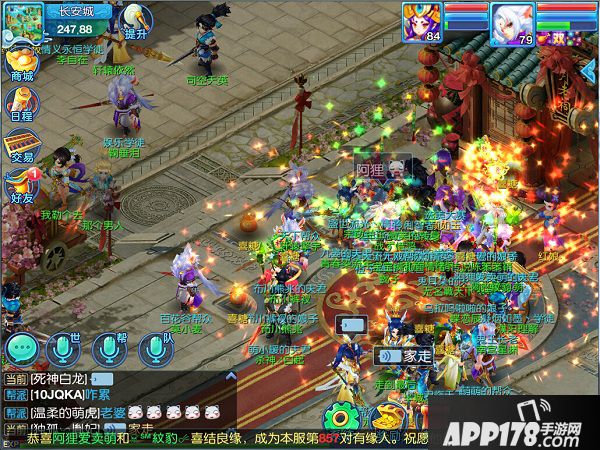Activate the 队 team voice microphone

153,347
